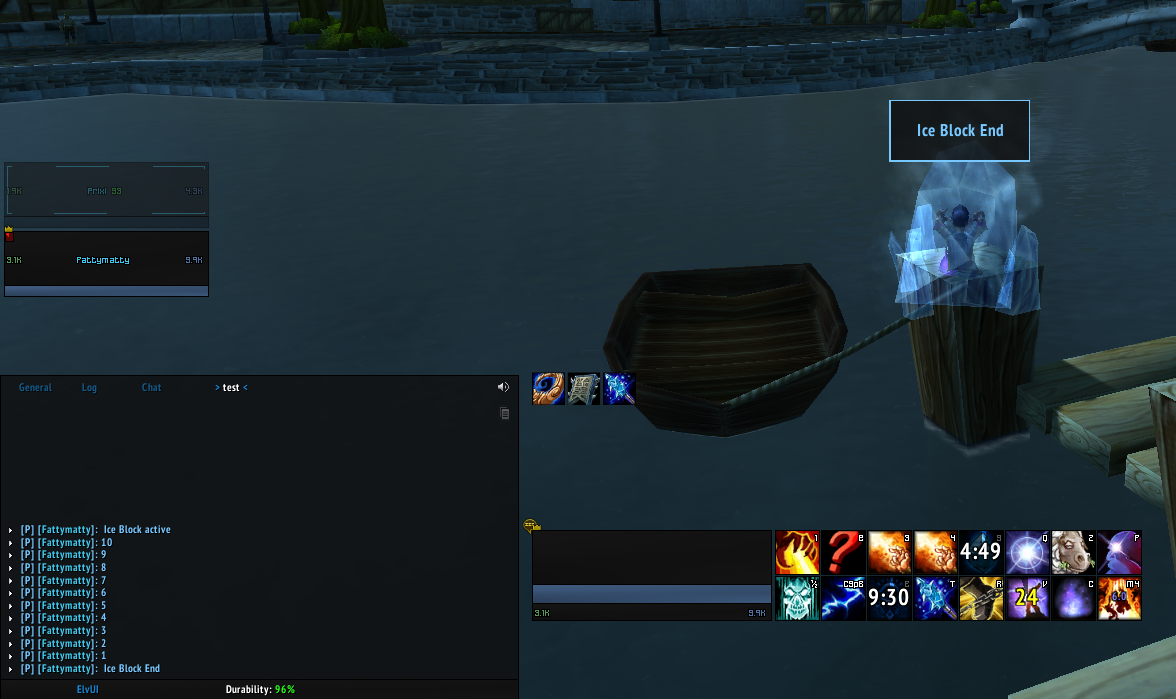
Task: Activate the fiery fist ability on key 1
Action: [x=797, y=552]
